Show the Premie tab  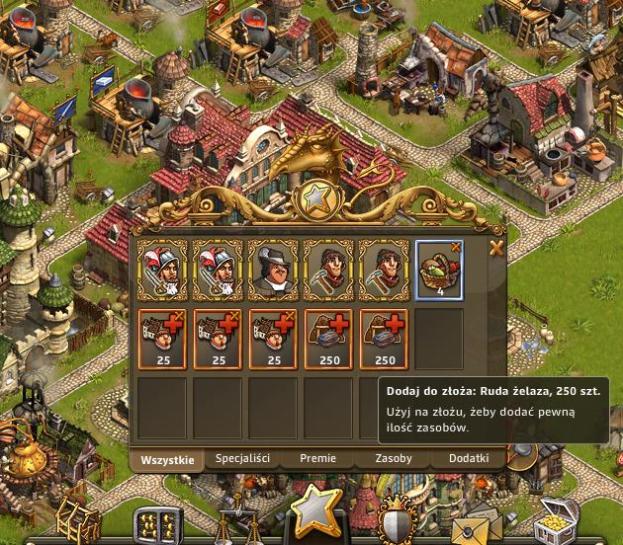point(318,459)
